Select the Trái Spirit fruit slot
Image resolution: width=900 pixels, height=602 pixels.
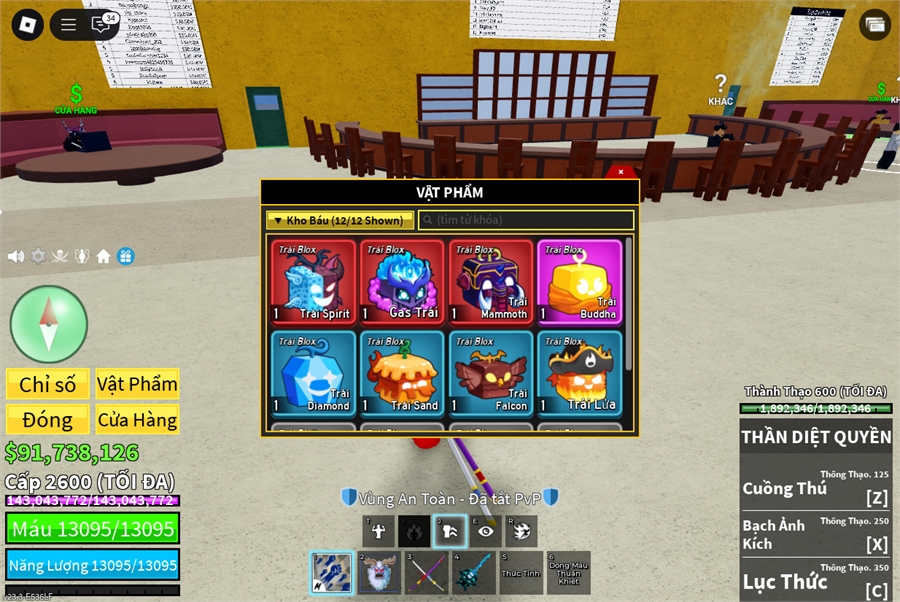(x=314, y=283)
